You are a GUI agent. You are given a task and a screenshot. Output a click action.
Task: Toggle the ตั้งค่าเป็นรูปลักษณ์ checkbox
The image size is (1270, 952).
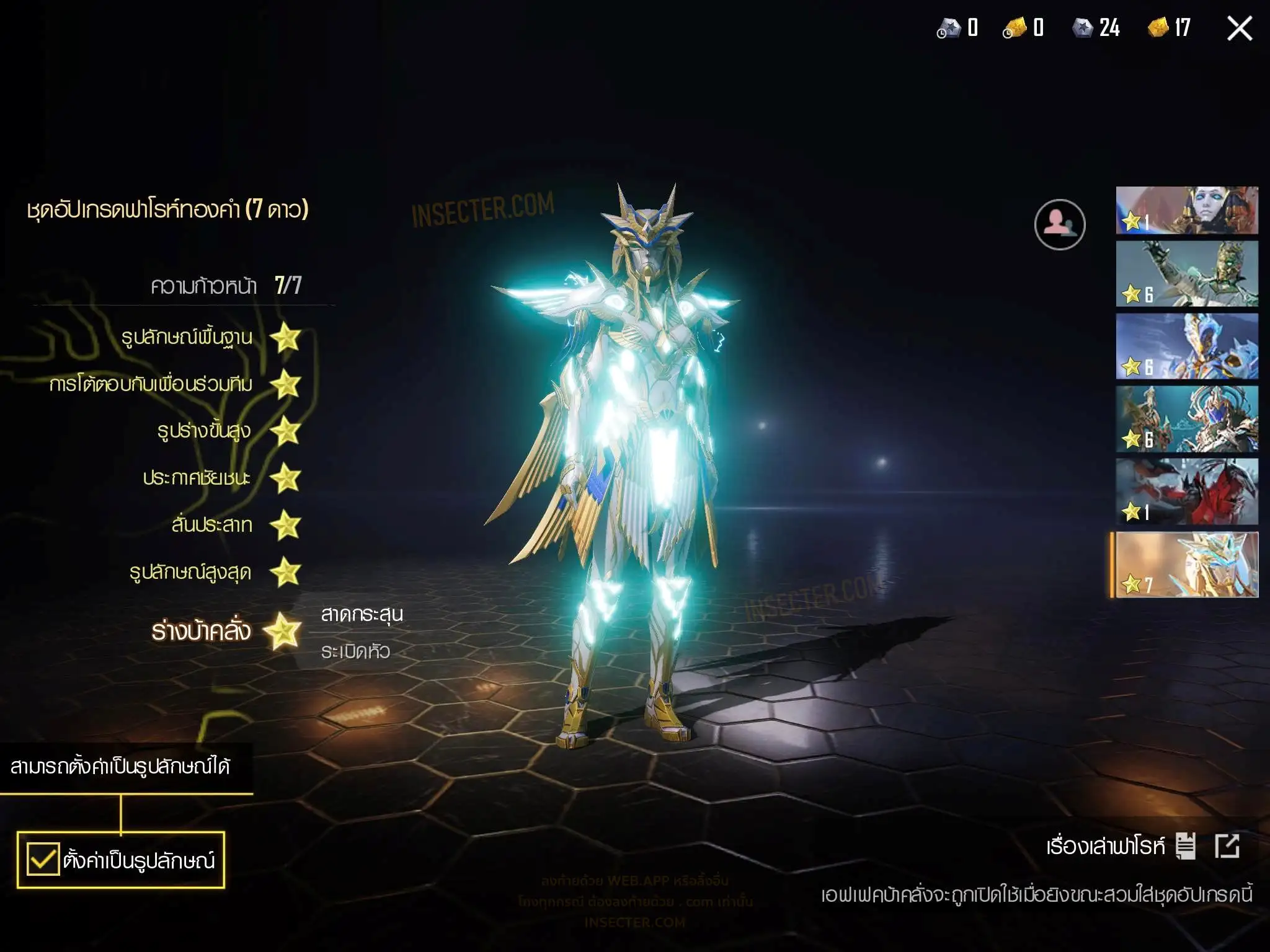pos(43,859)
